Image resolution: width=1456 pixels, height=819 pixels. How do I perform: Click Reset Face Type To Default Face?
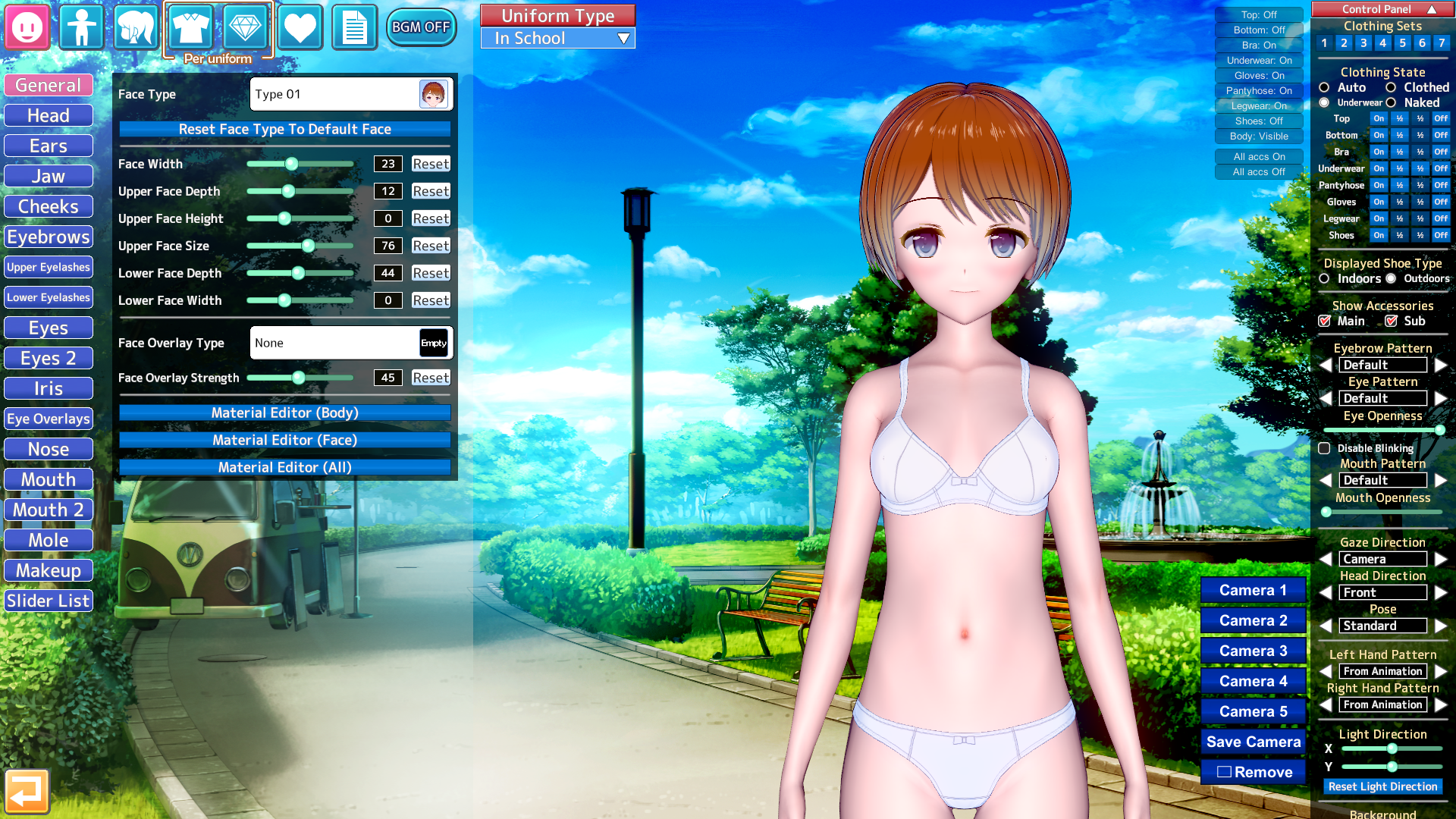pos(284,130)
